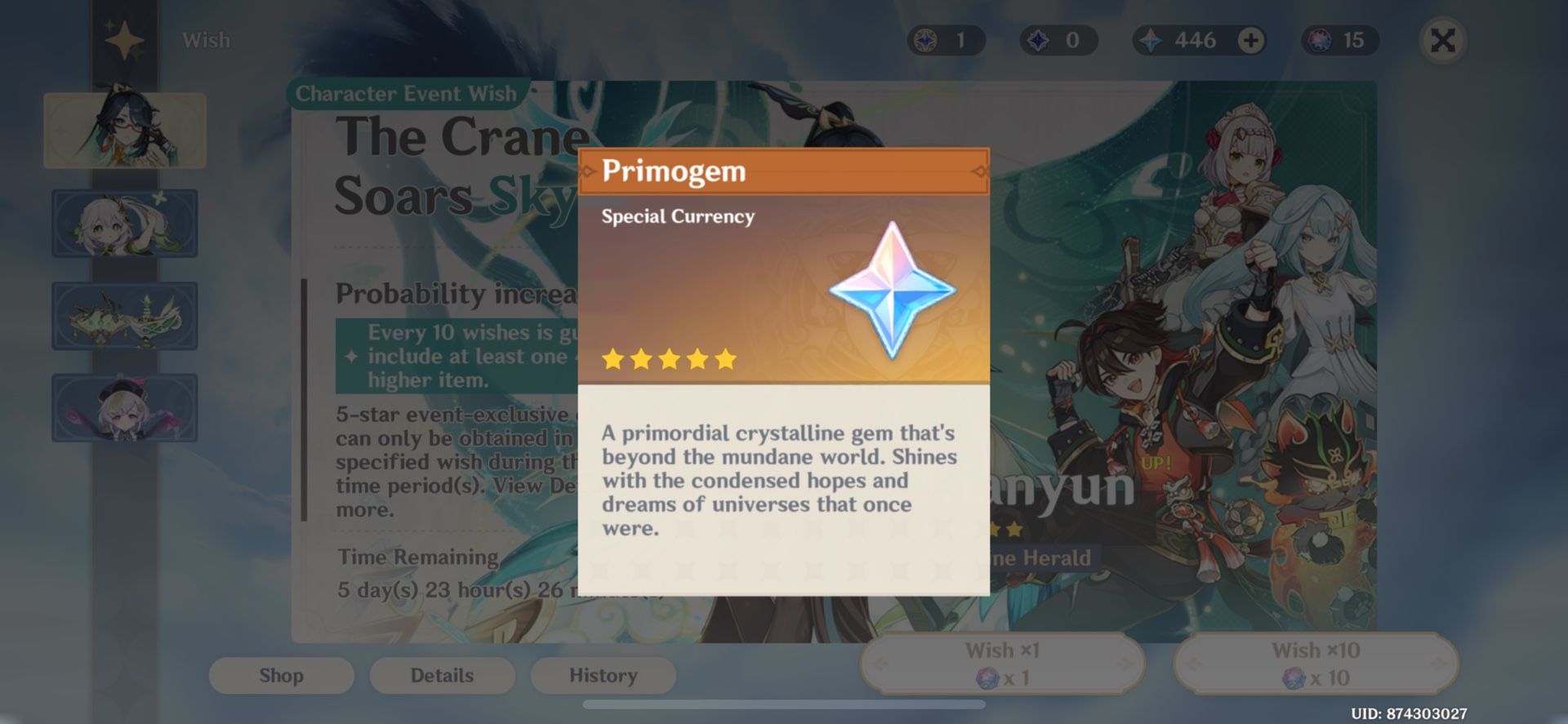
Task: Select the Xianyun Crane Soars Skyward banner thumbnail
Action: click(x=124, y=131)
